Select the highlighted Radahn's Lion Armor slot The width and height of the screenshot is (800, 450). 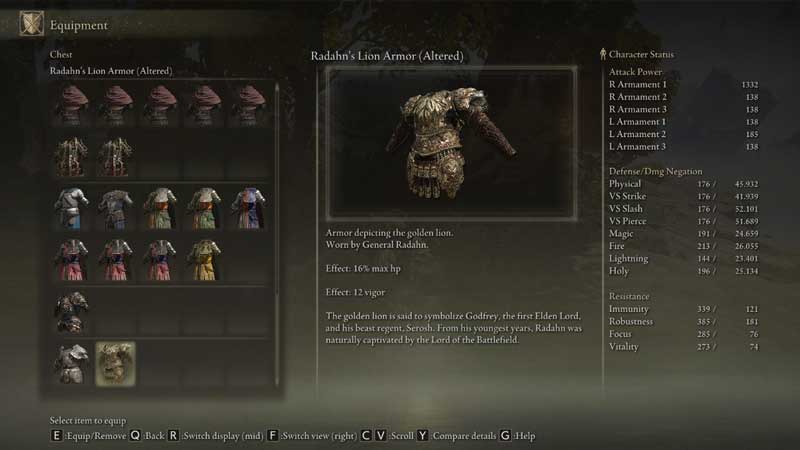(115, 362)
